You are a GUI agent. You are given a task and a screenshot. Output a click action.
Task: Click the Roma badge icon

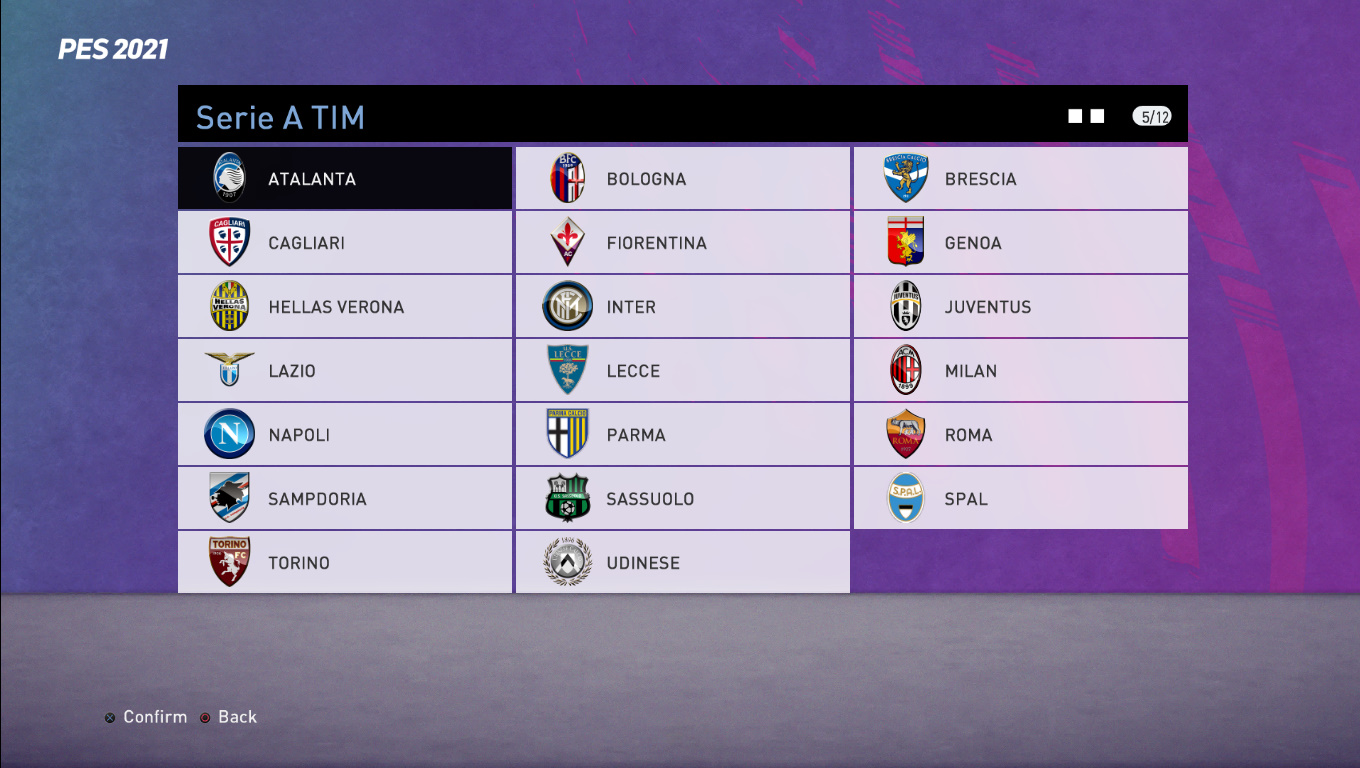[x=903, y=434]
